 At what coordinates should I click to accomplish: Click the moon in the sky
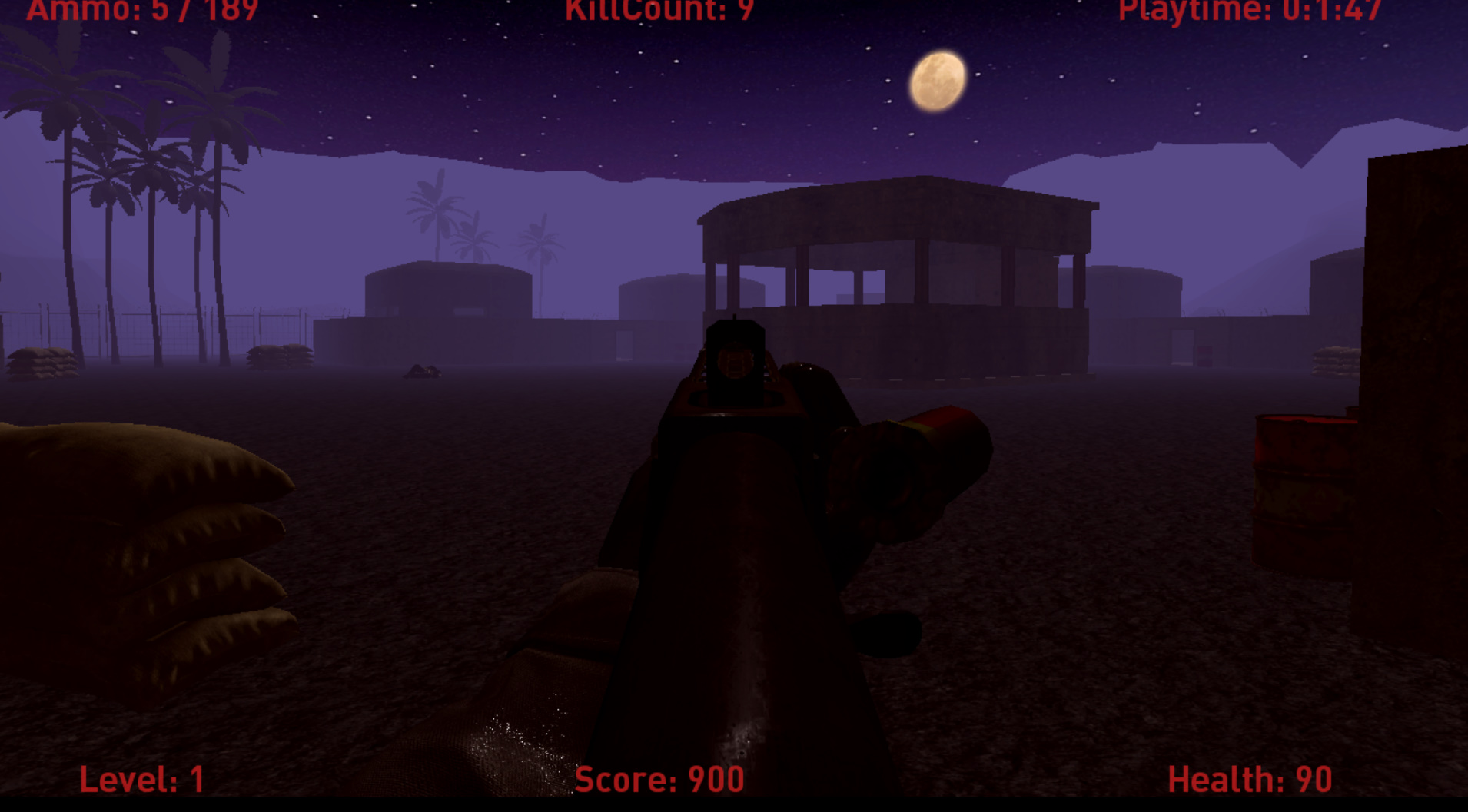pos(938,82)
